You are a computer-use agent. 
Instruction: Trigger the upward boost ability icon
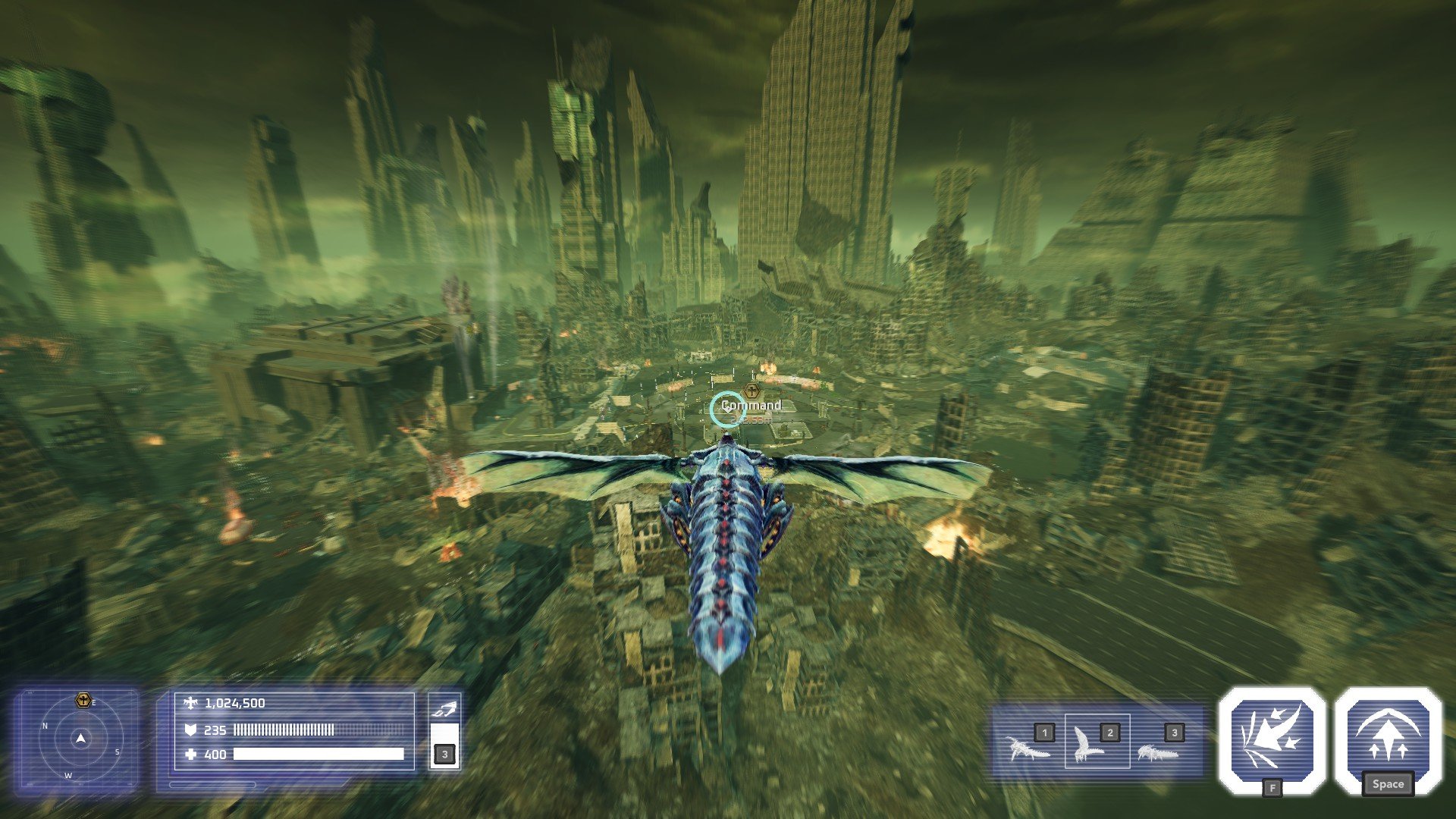coord(1388,740)
